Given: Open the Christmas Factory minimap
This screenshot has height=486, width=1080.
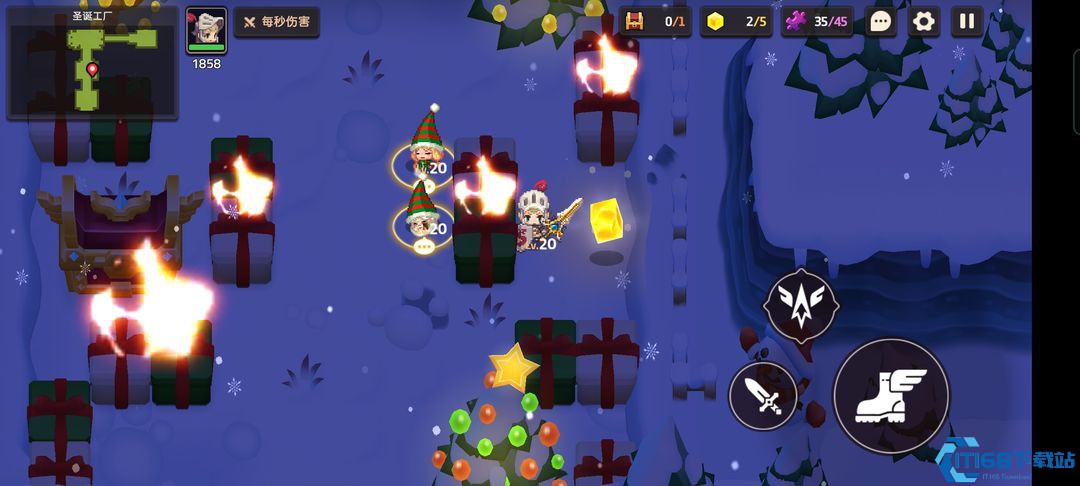Looking at the screenshot, I should tap(92, 63).
